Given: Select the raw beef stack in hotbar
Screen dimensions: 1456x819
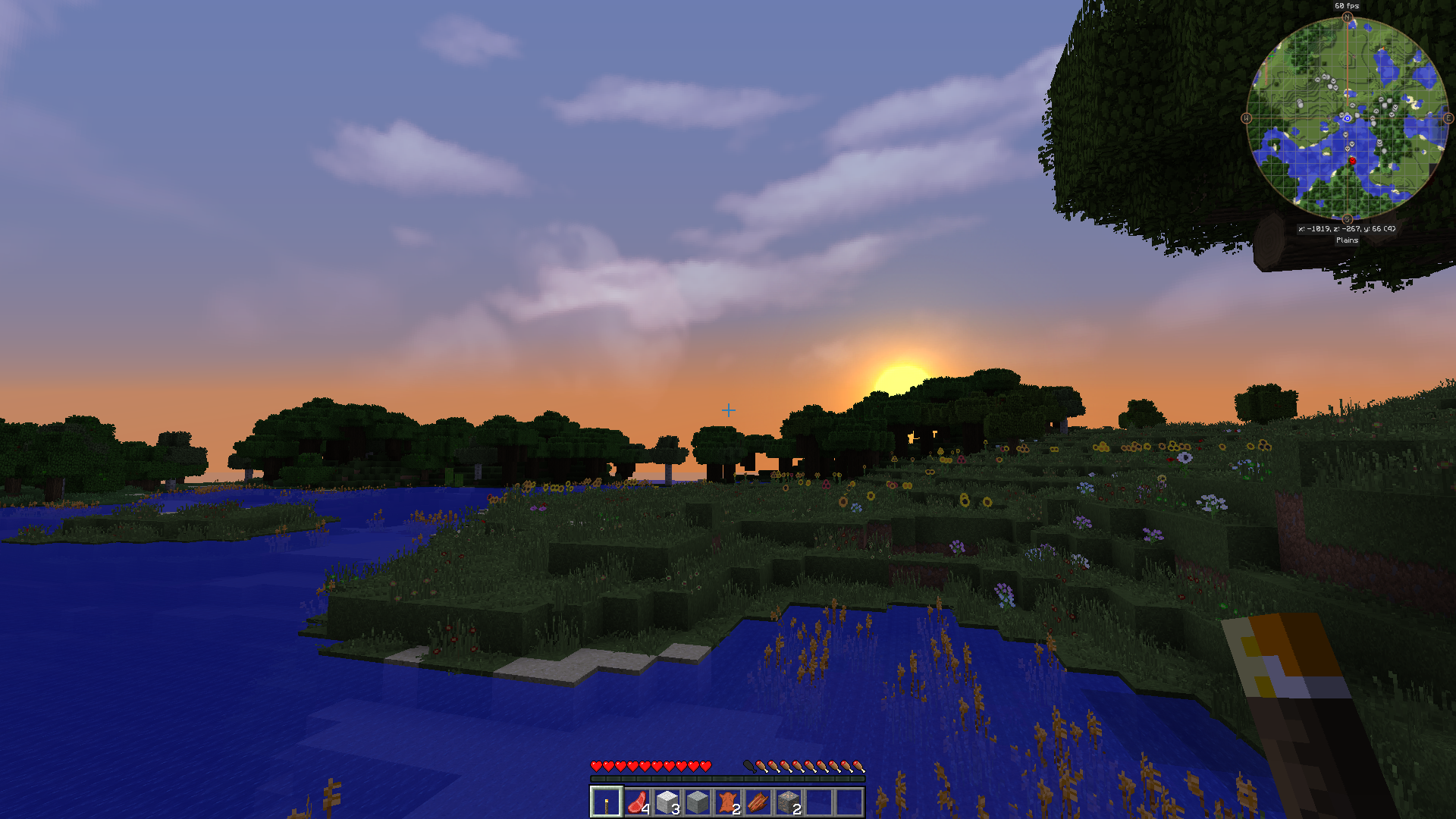Looking at the screenshot, I should (637, 801).
